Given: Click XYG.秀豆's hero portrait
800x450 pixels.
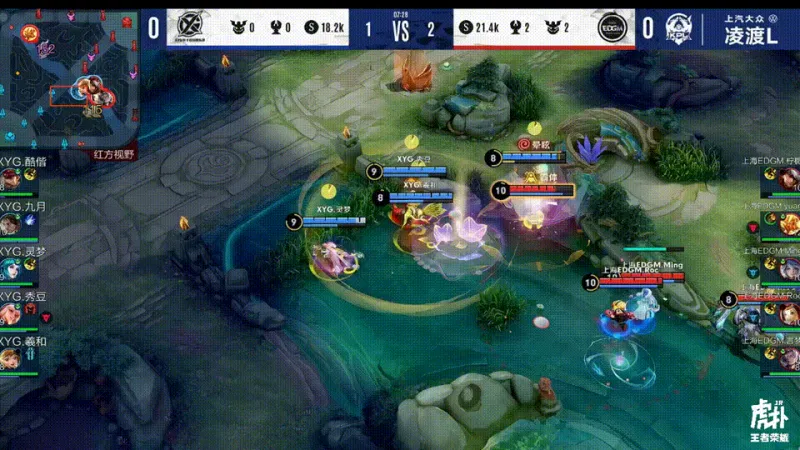Looking at the screenshot, I should (10, 312).
